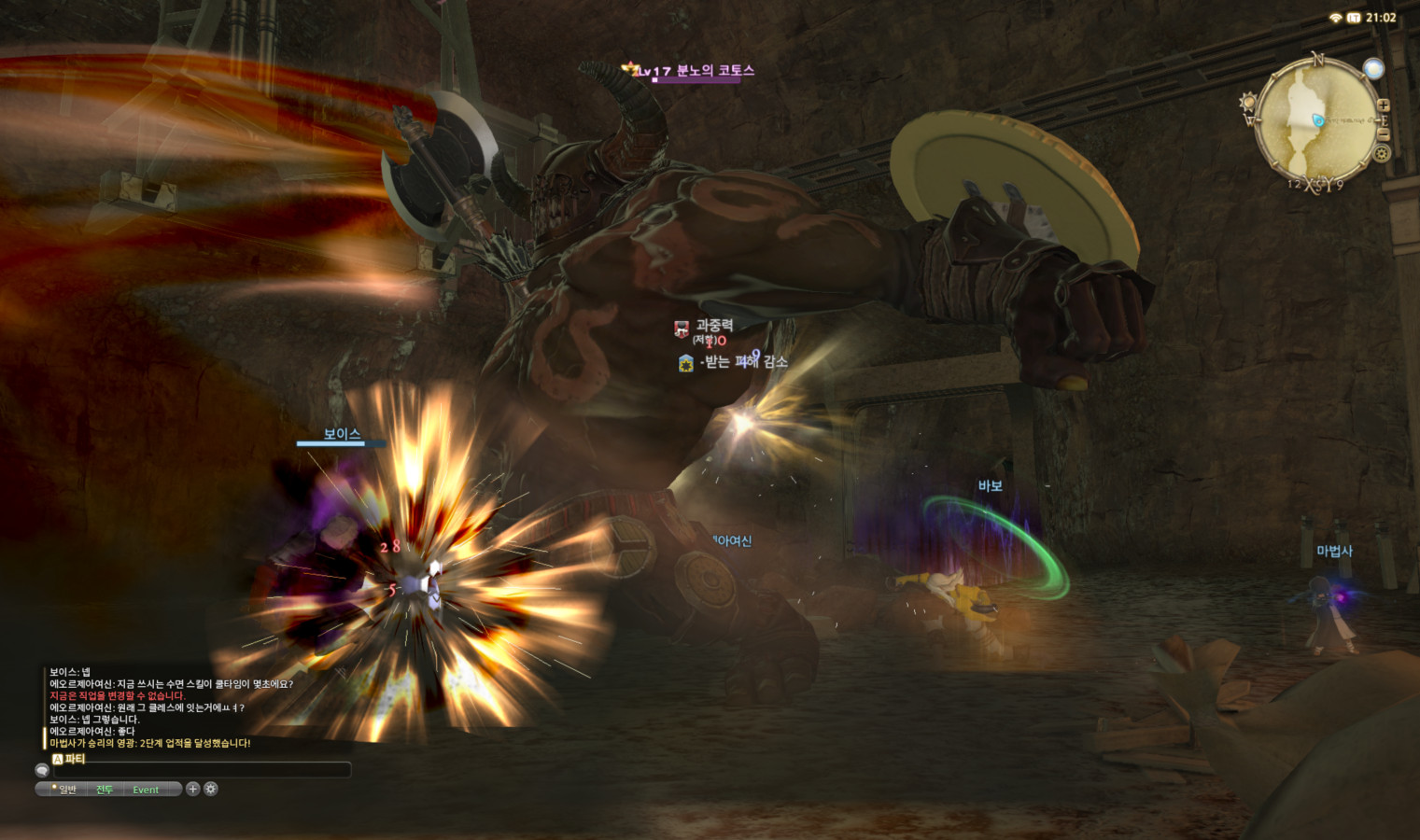Zoom out the minimap with minus button
This screenshot has width=1420, height=840.
point(1383,135)
